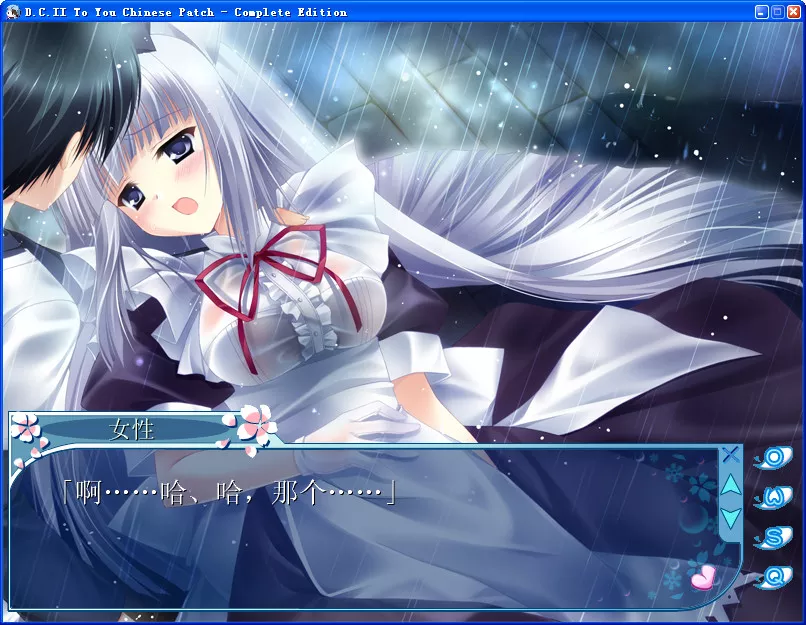Viewport: 806px width, 625px height.
Task: Click the Q wing-shaped button
Action: tap(773, 577)
